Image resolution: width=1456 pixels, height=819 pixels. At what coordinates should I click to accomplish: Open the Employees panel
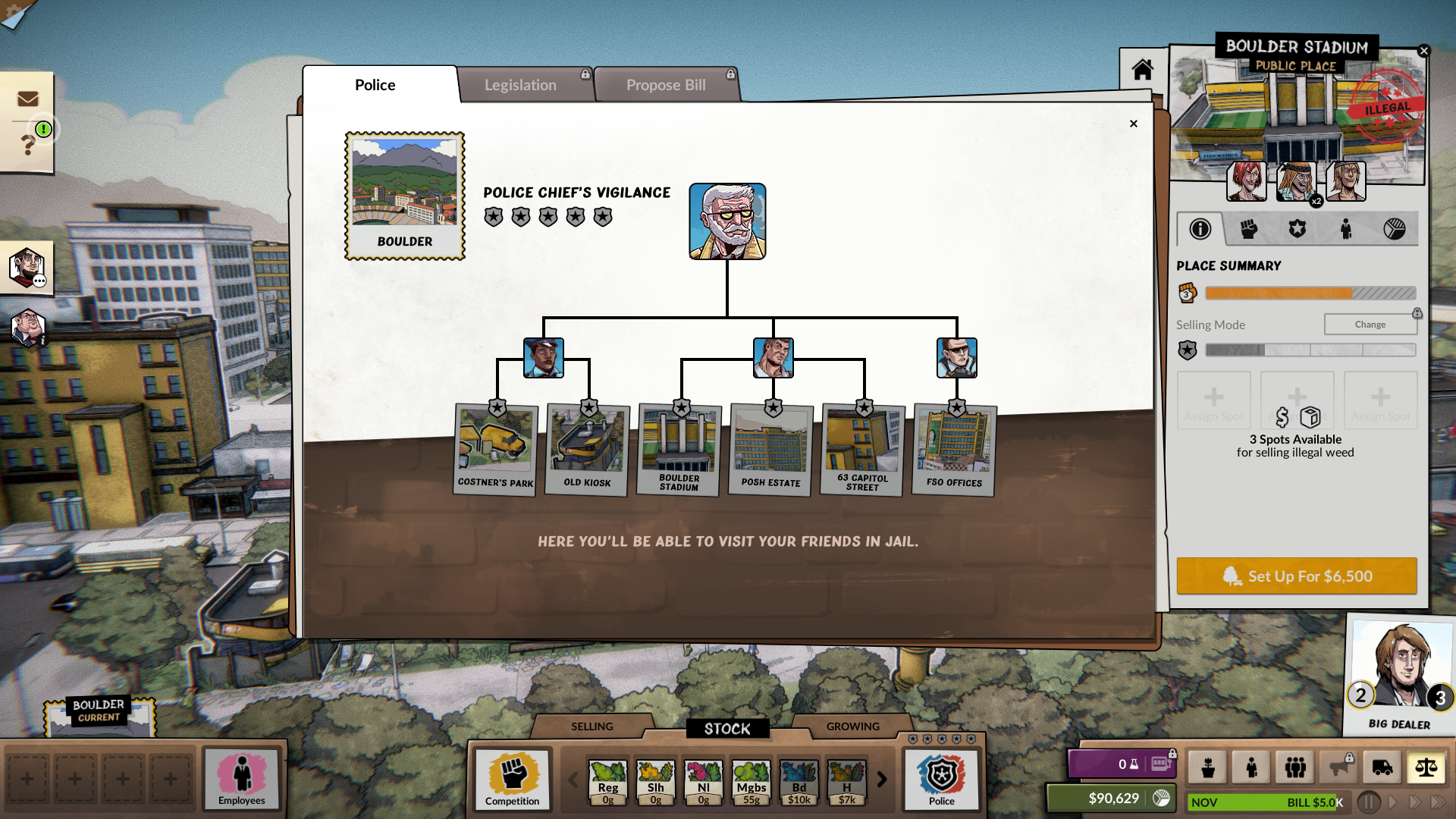(242, 779)
